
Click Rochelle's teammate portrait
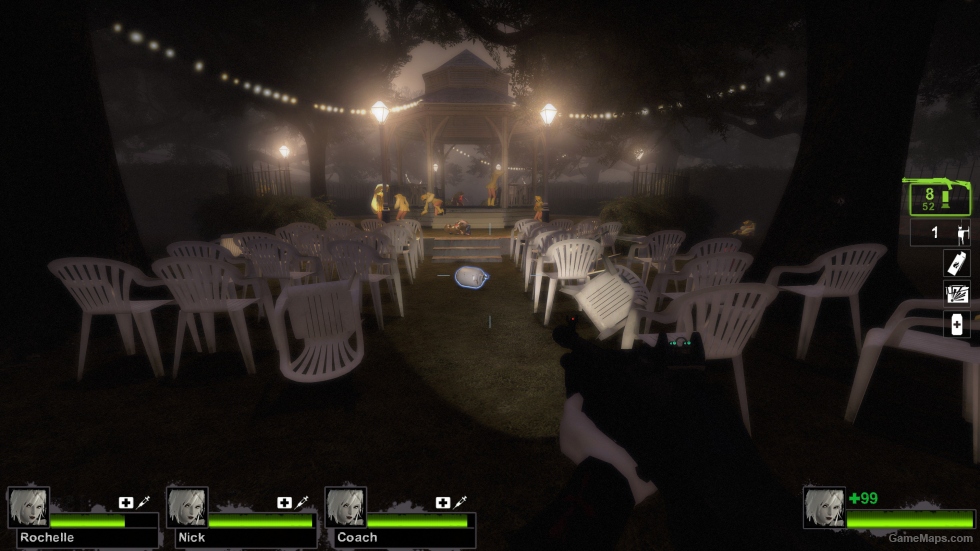(28, 507)
